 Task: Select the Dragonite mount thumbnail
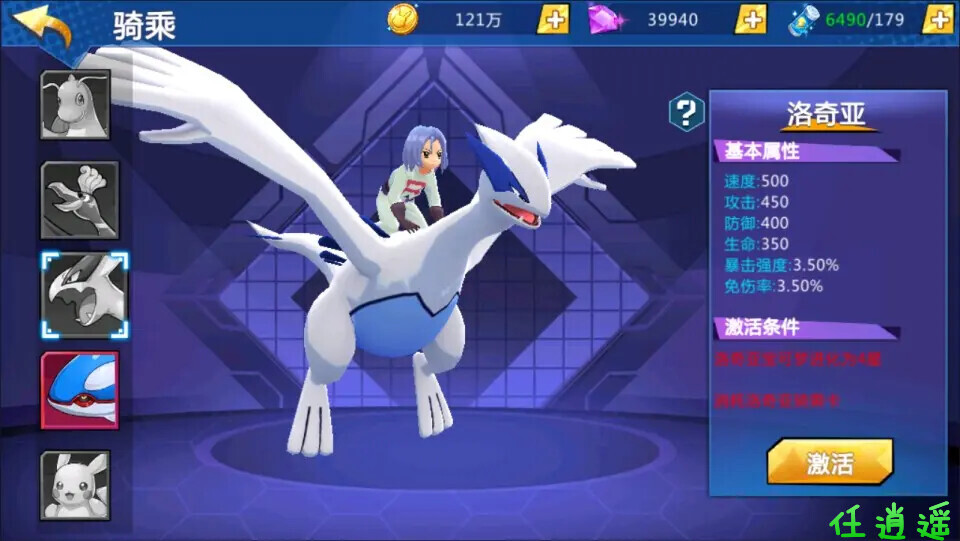click(75, 104)
